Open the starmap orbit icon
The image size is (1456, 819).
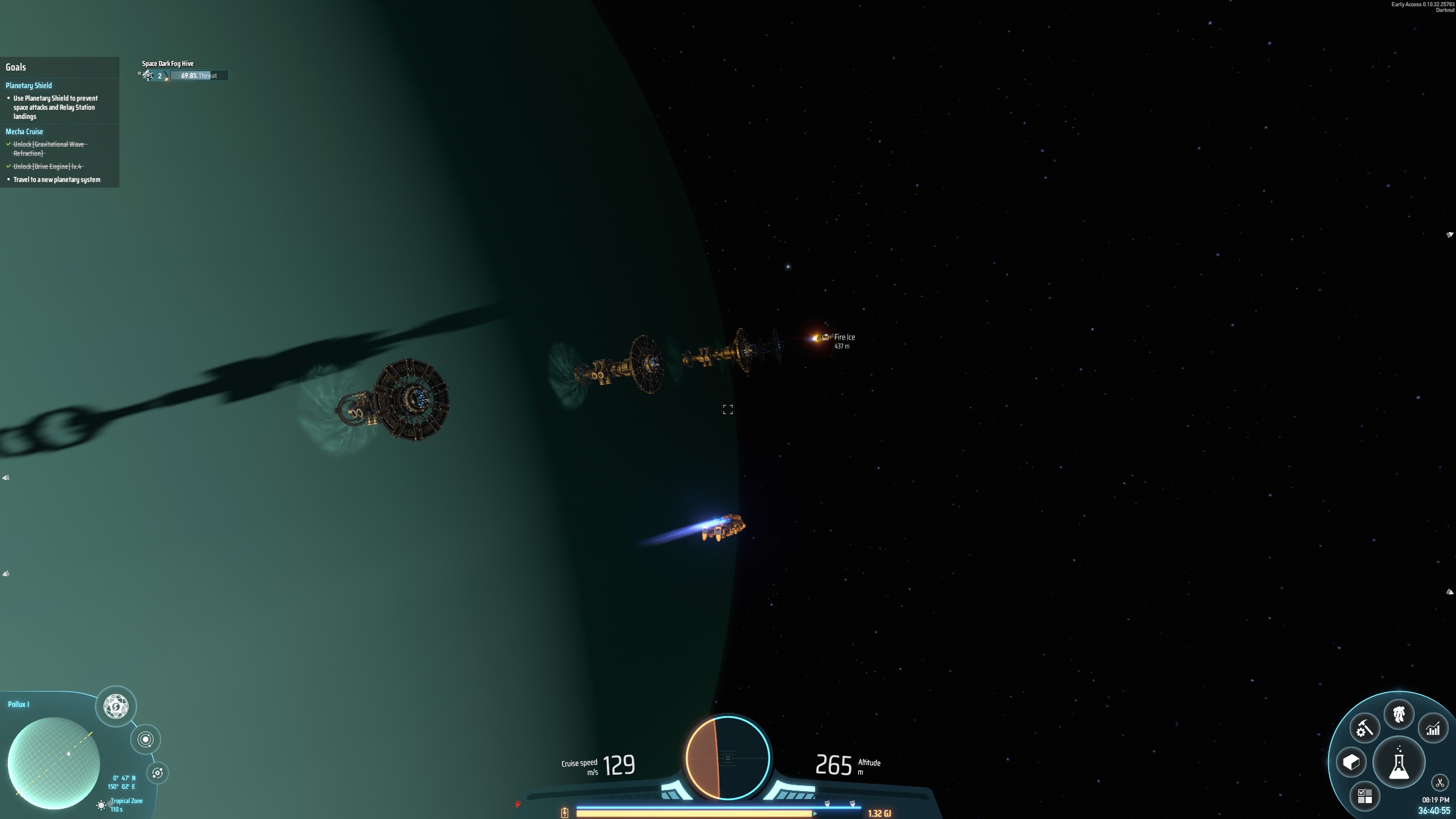click(x=146, y=739)
